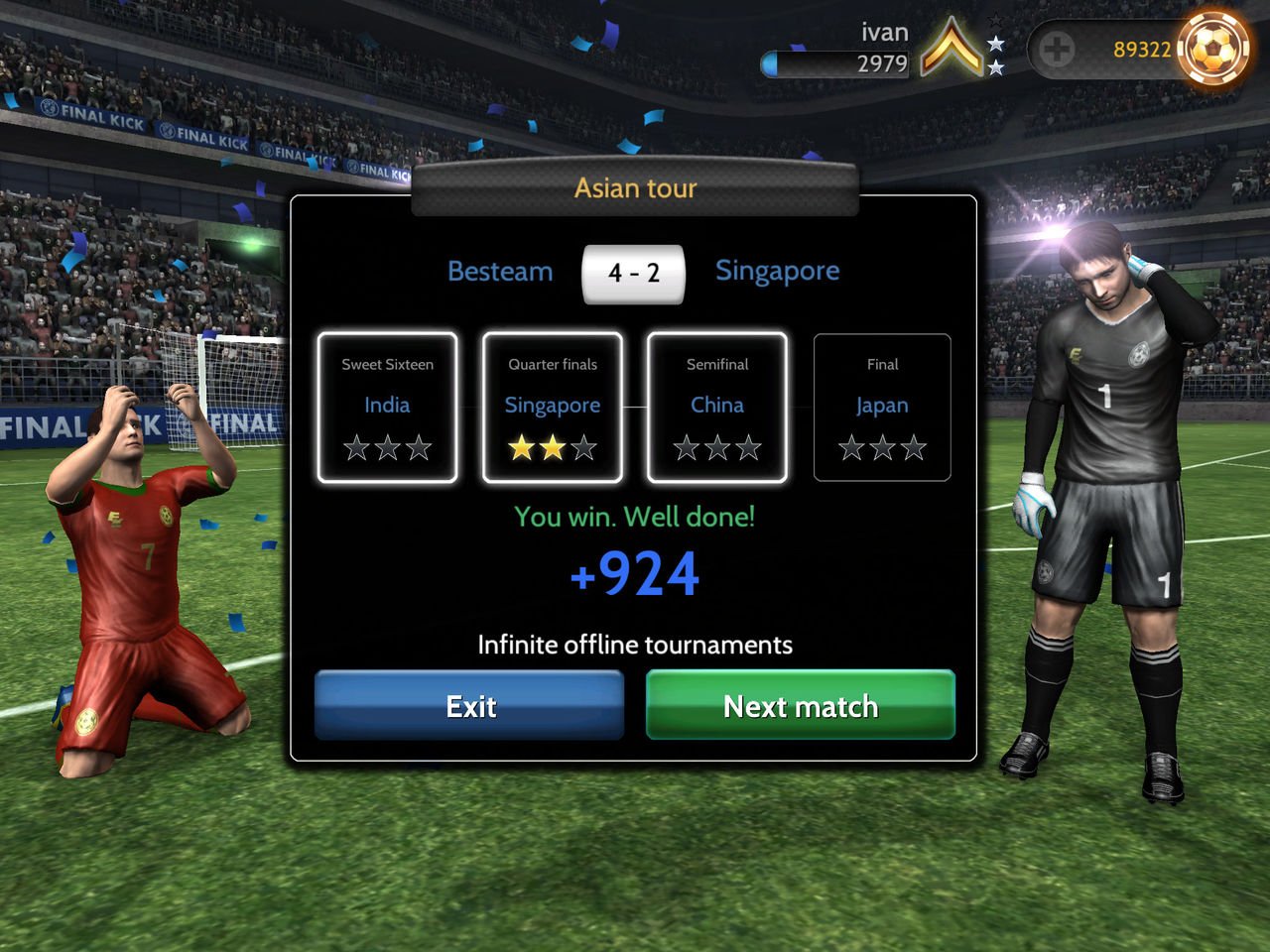Open the Sweet Sixteen India stage card
This screenshot has width=1270, height=952.
click(x=387, y=407)
